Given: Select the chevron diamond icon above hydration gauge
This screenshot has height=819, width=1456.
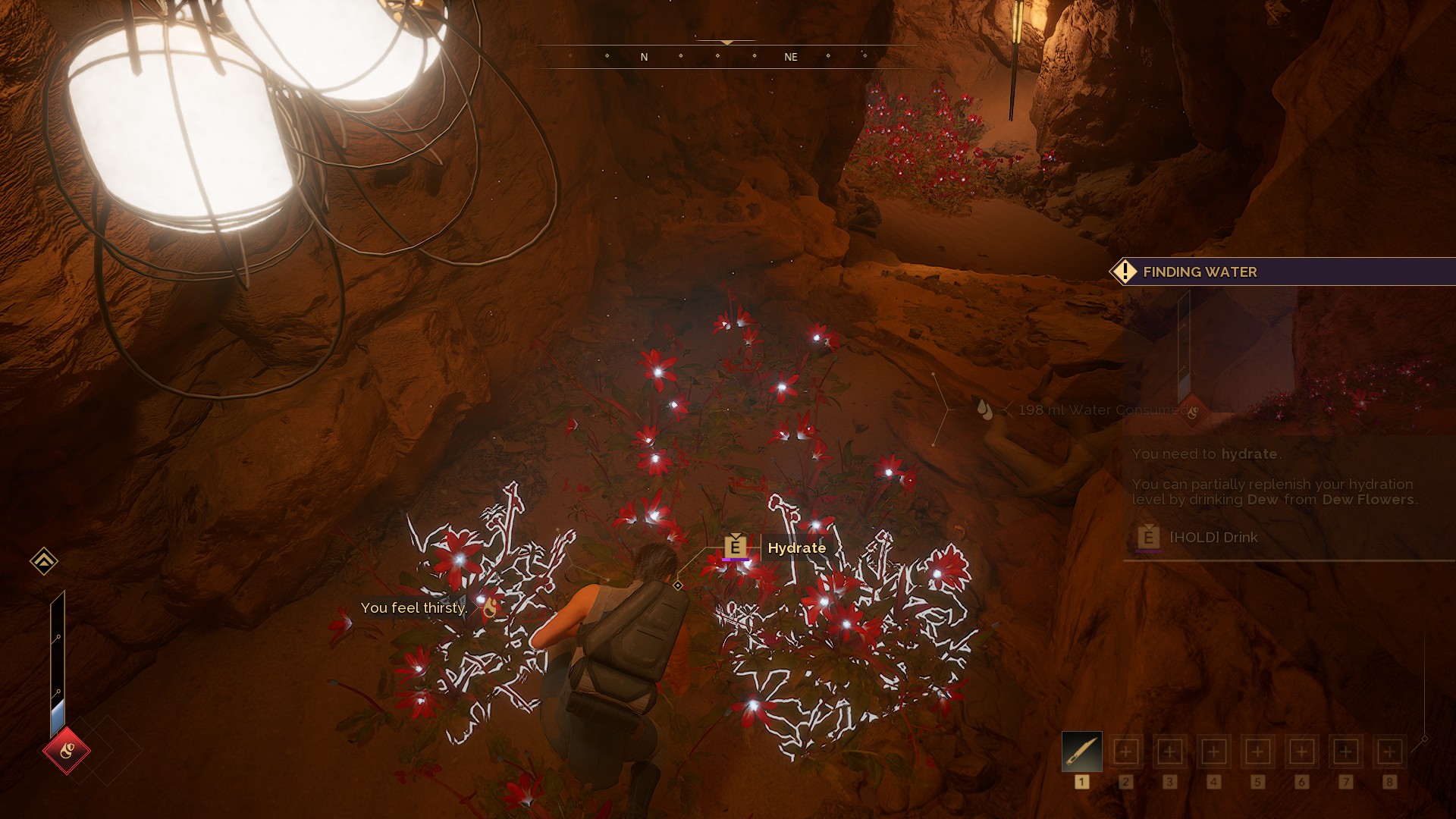Looking at the screenshot, I should [44, 561].
